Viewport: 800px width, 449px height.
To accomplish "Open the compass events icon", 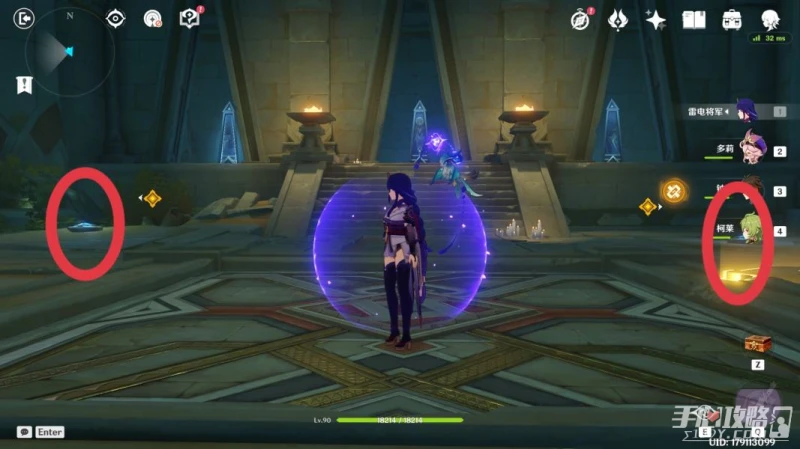I will coord(581,19).
